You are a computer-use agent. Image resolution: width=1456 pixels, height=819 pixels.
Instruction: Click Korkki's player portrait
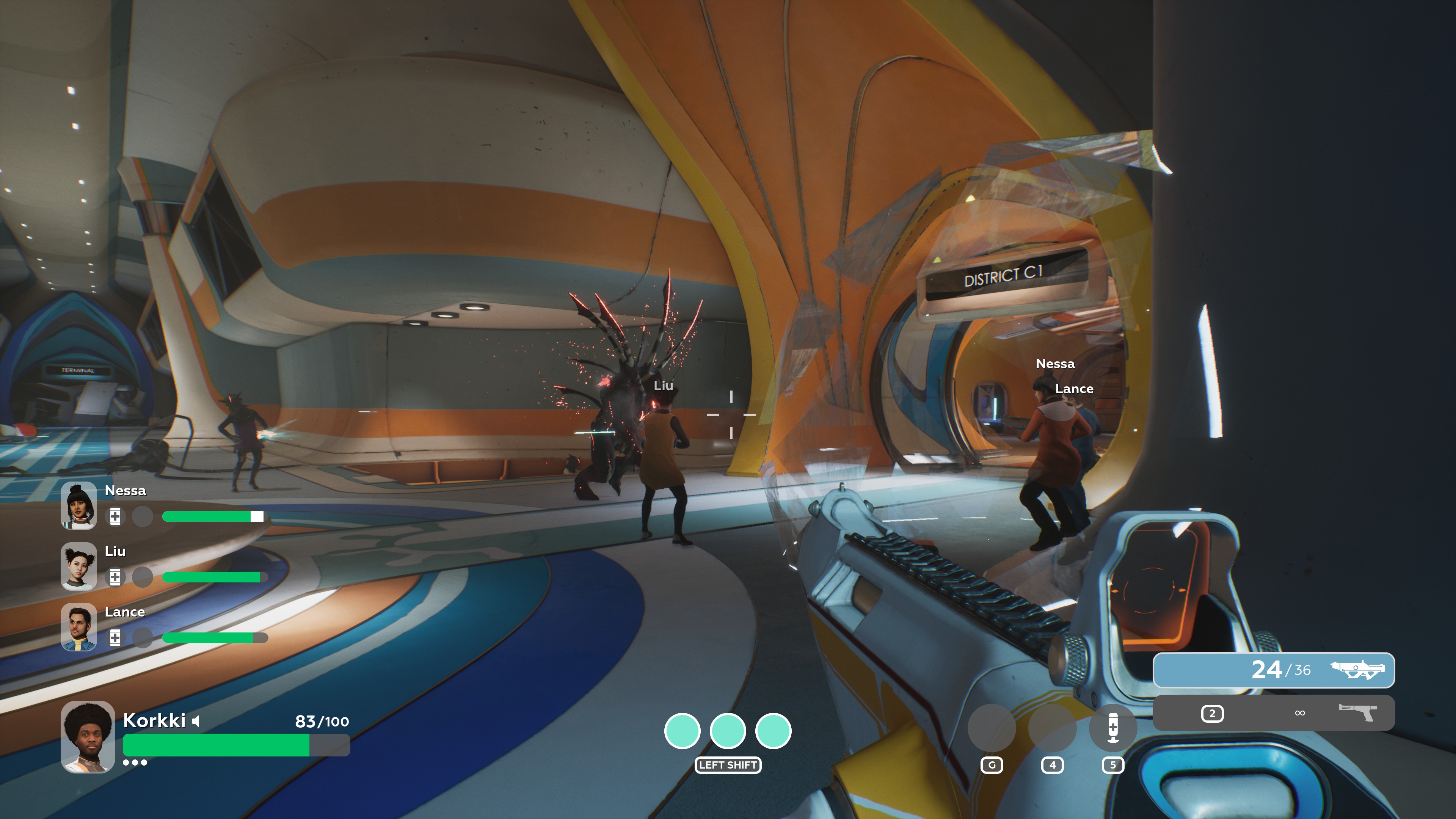tap(88, 736)
